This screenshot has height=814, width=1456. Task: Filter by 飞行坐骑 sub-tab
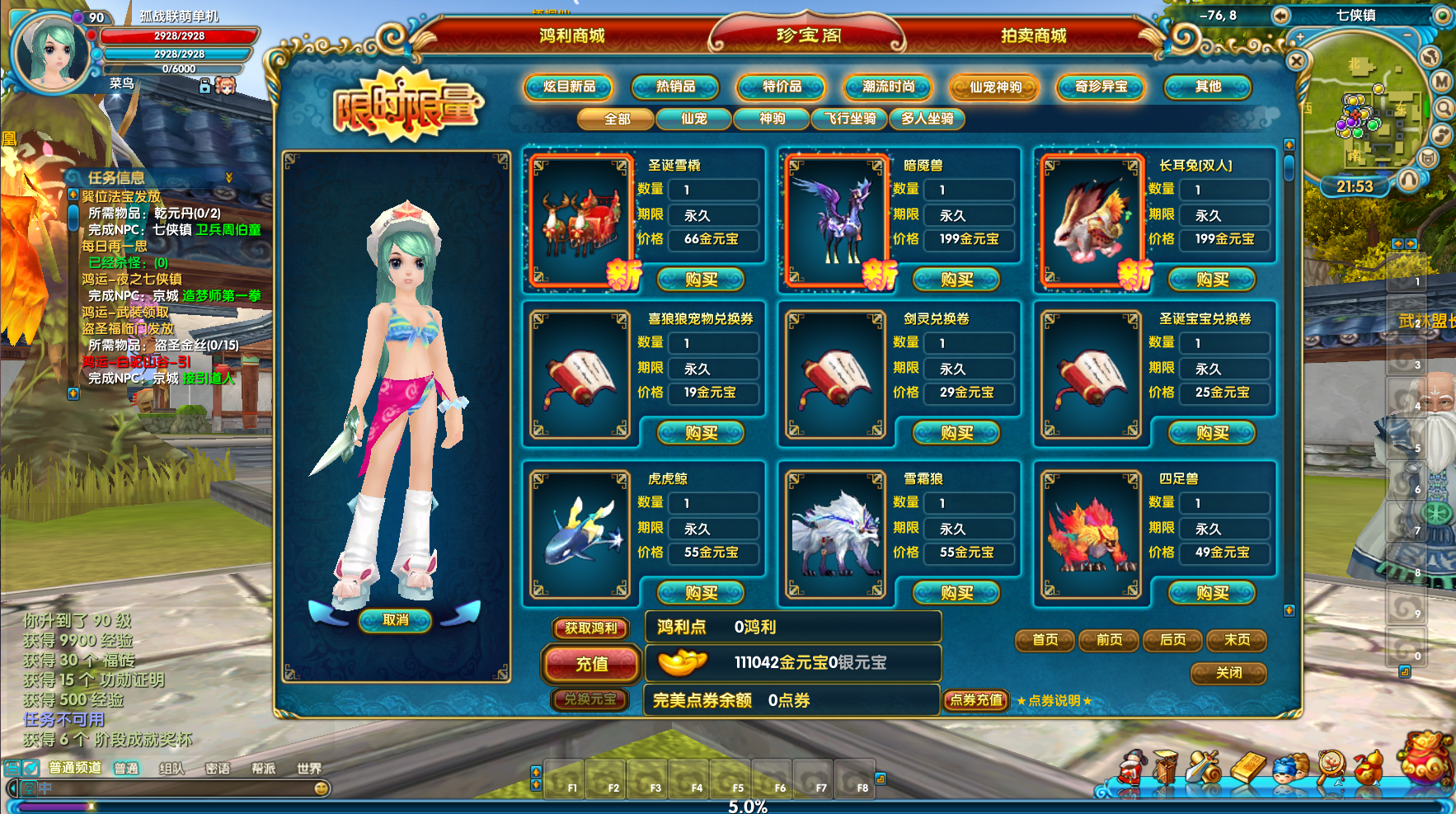(x=850, y=119)
